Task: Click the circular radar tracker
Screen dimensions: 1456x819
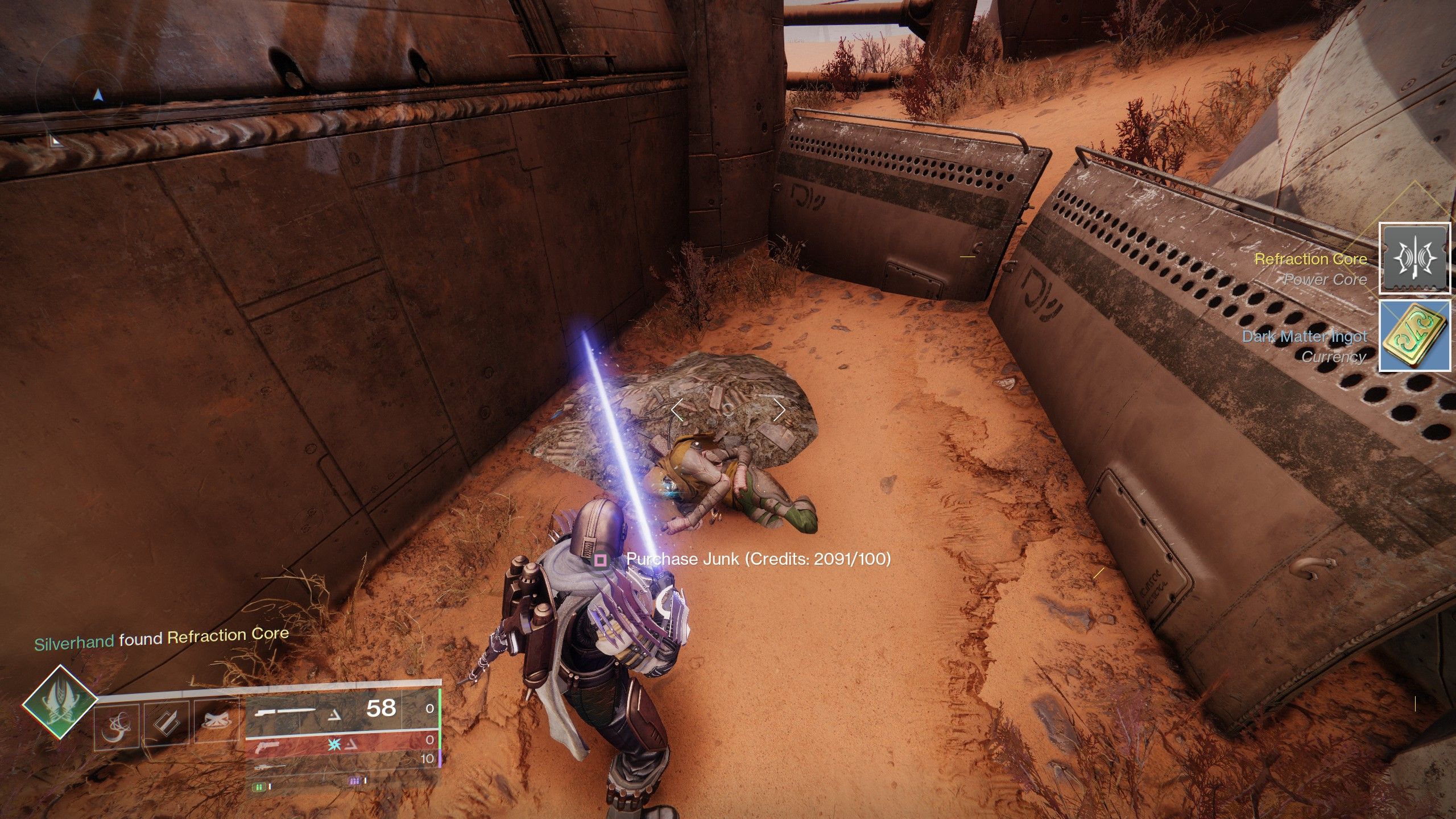Action: 98,96
